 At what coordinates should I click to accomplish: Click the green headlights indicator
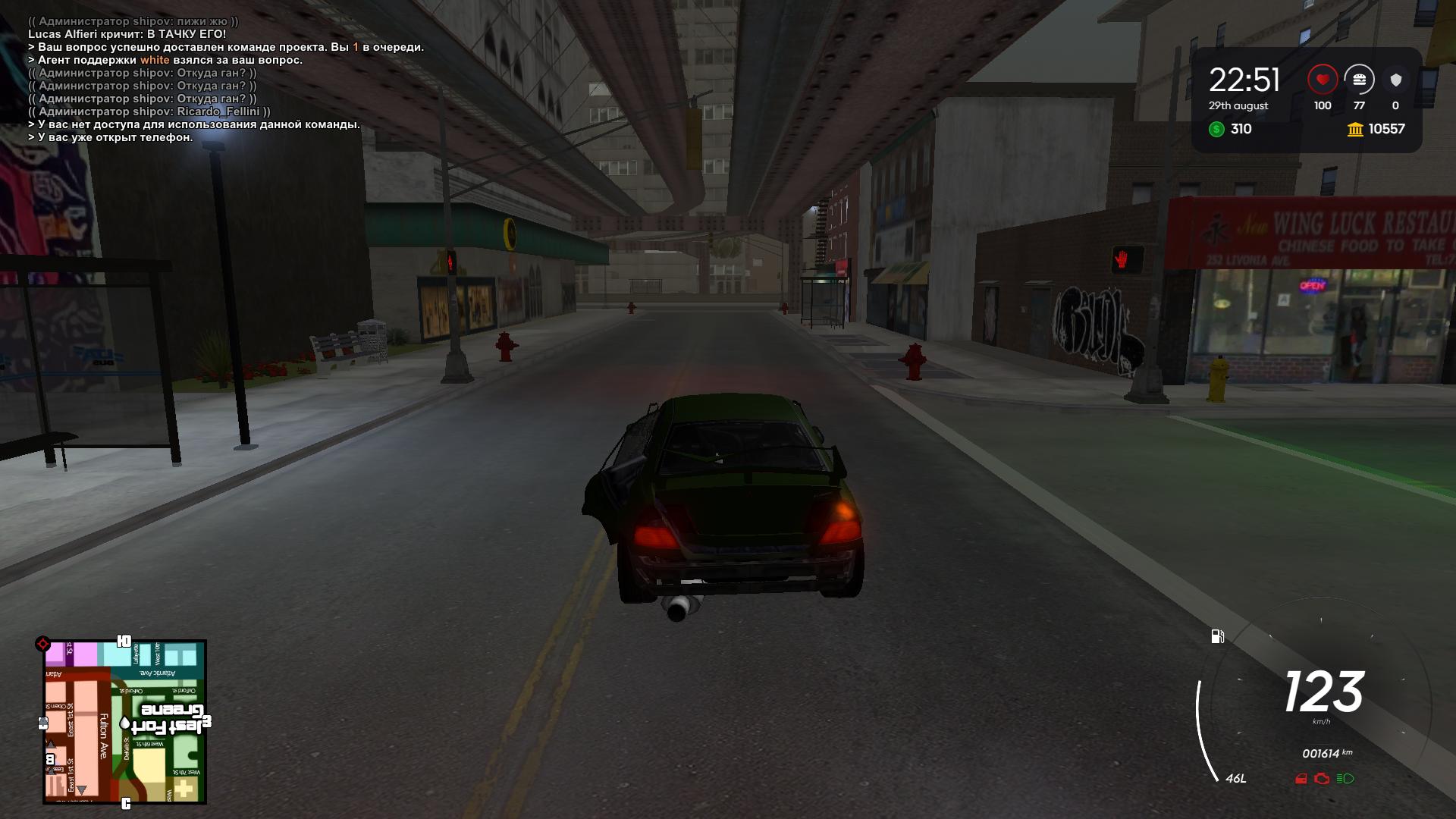[x=1345, y=779]
